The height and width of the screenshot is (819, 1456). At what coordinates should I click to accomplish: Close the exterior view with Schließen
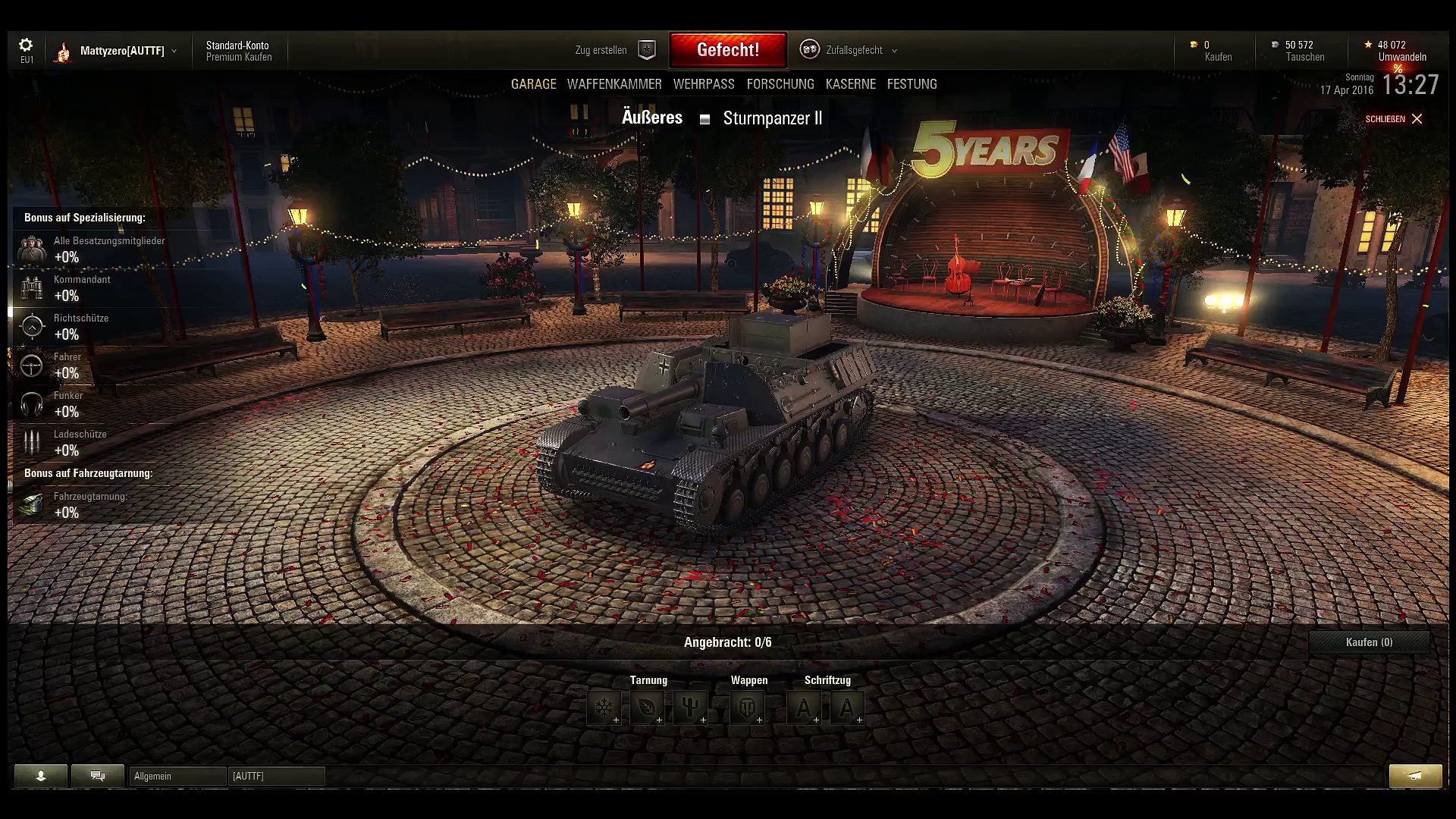pos(1394,119)
